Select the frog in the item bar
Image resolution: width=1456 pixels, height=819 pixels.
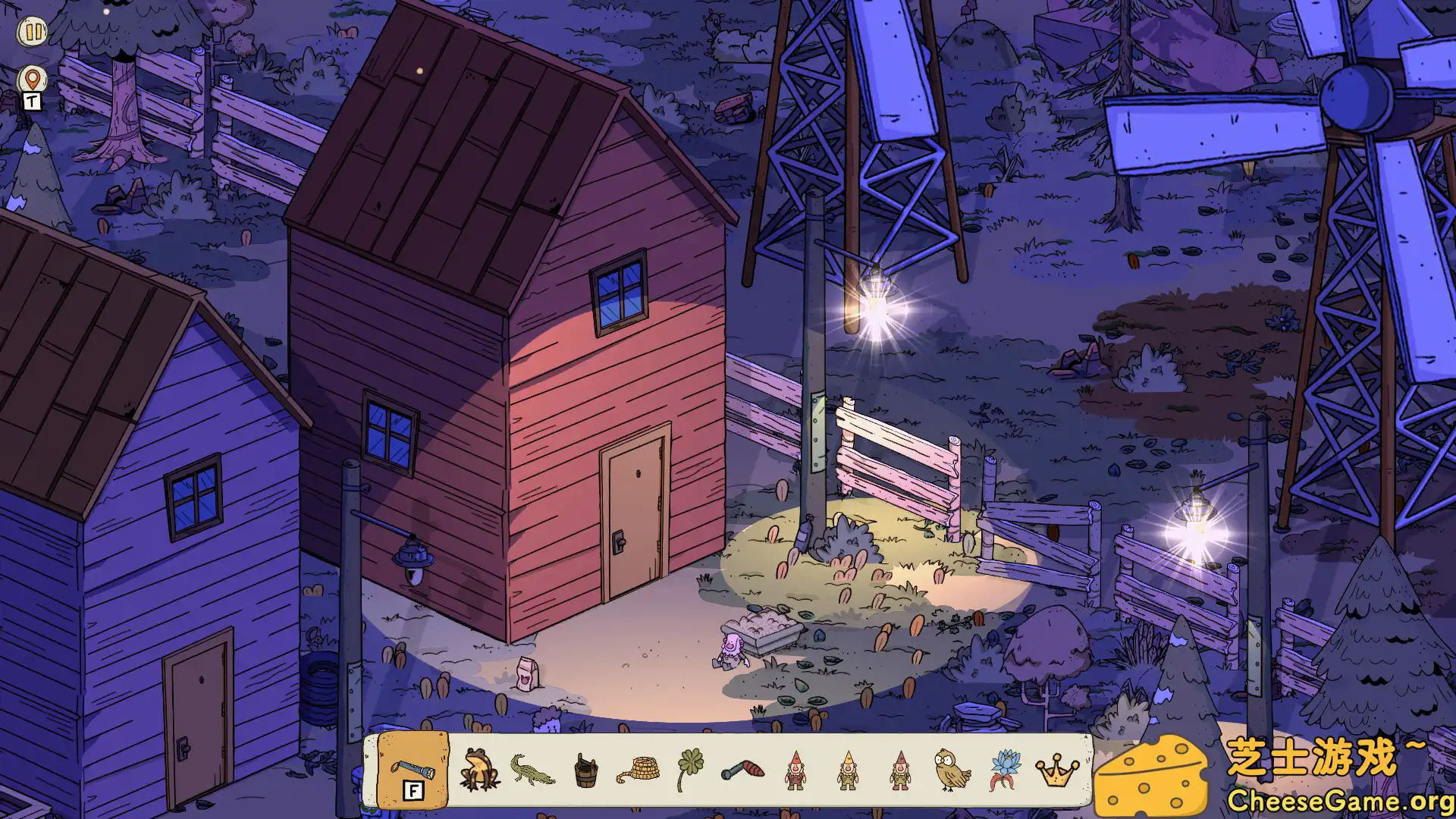click(479, 770)
